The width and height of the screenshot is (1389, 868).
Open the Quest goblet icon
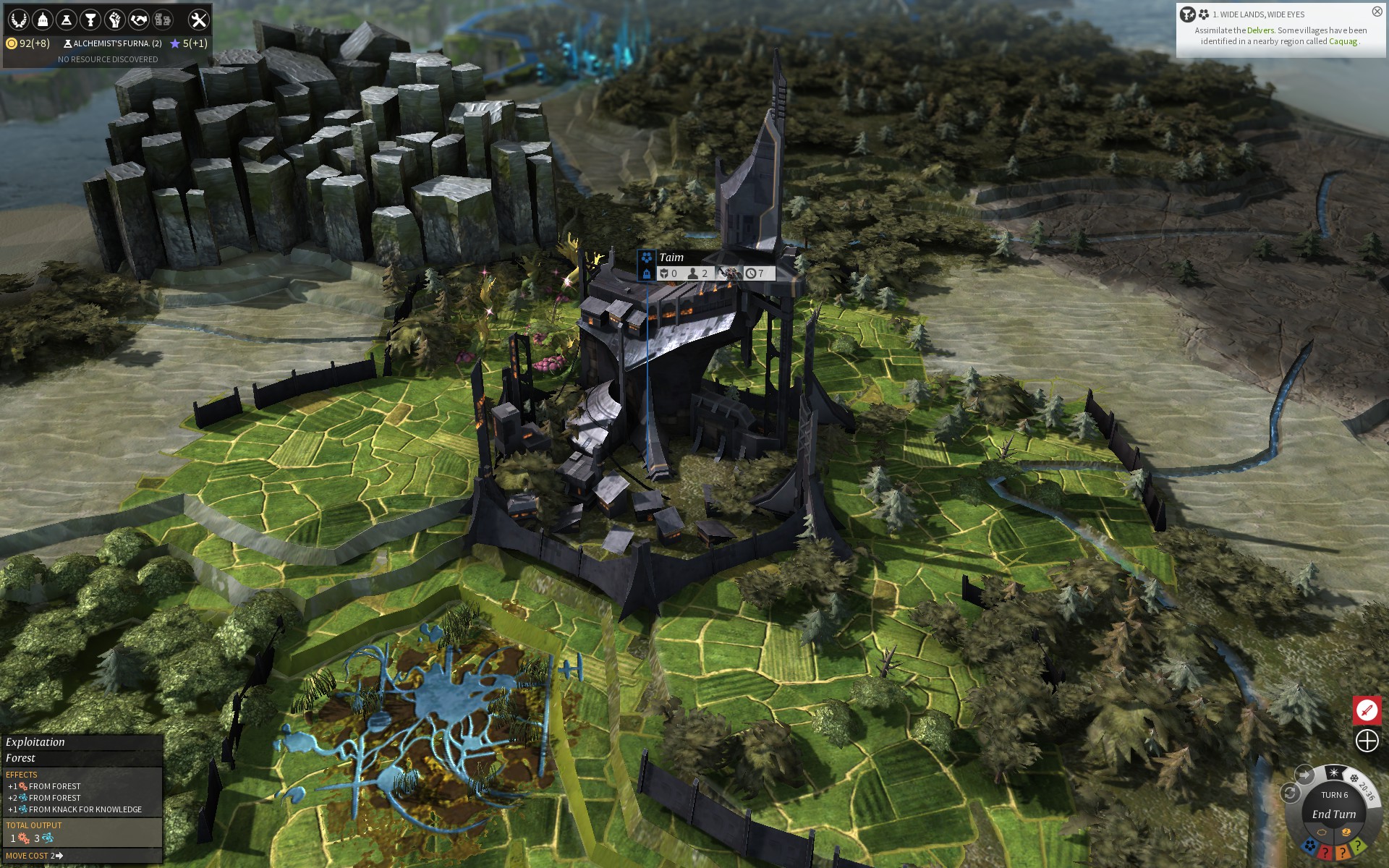pos(90,20)
